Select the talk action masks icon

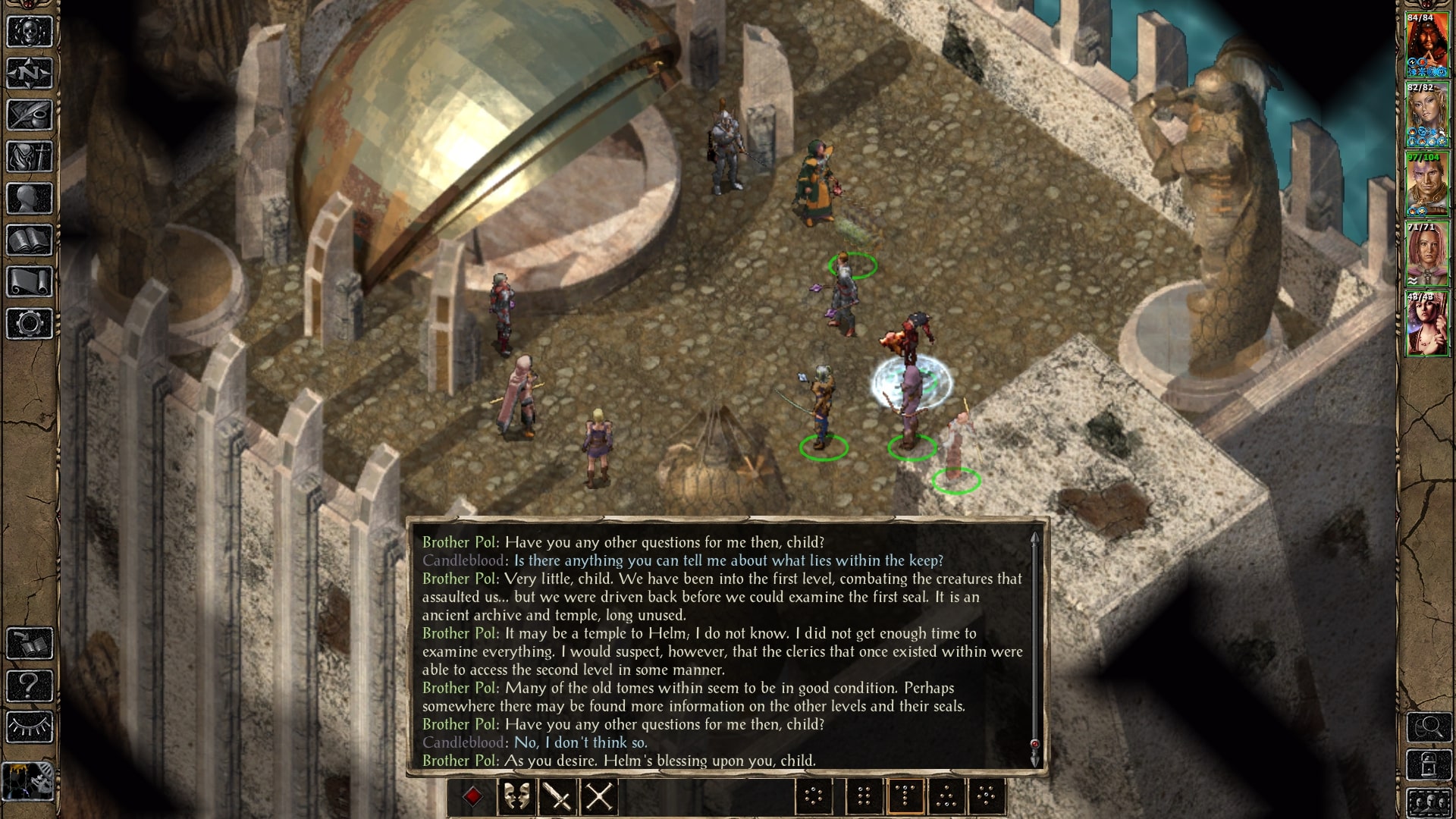coord(517,798)
